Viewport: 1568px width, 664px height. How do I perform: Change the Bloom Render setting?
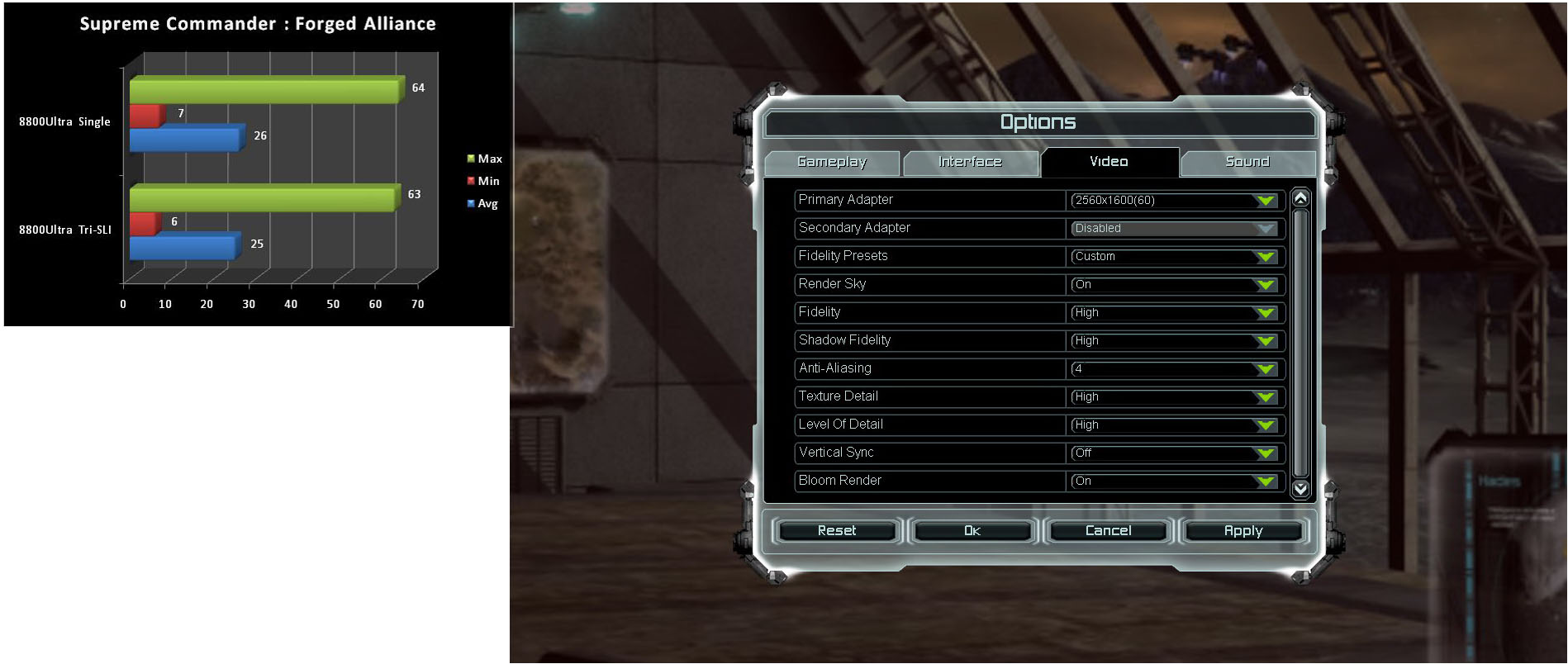click(x=1174, y=481)
